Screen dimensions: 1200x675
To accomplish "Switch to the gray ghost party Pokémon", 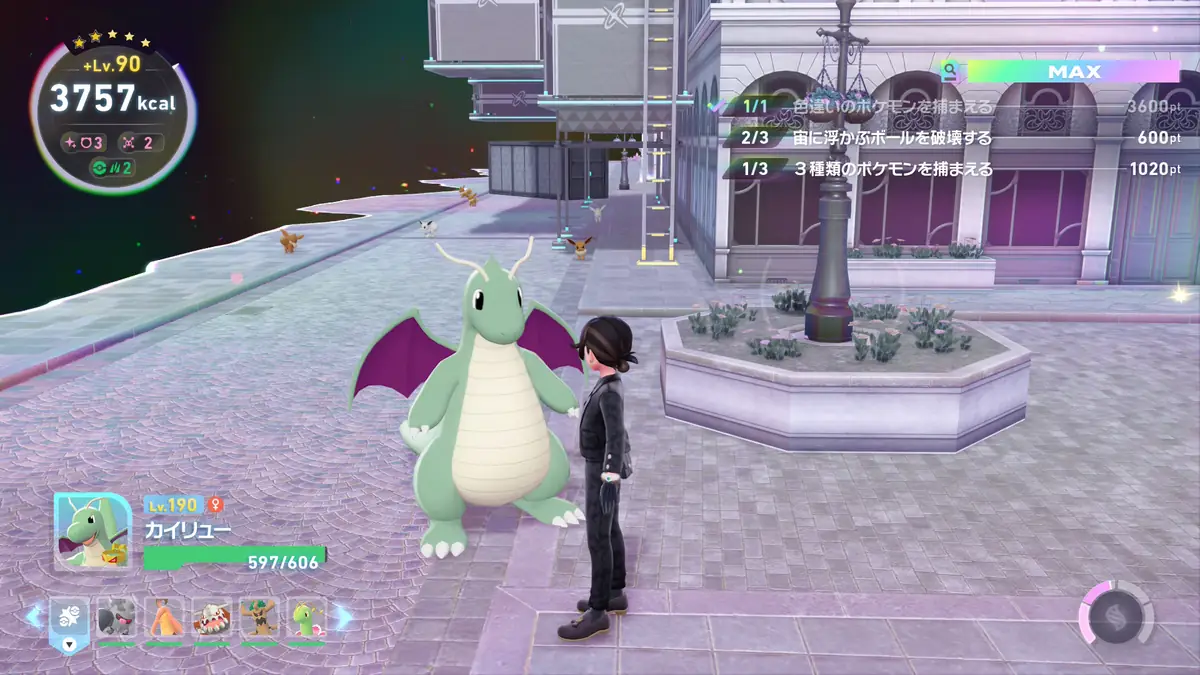I will pos(116,619).
